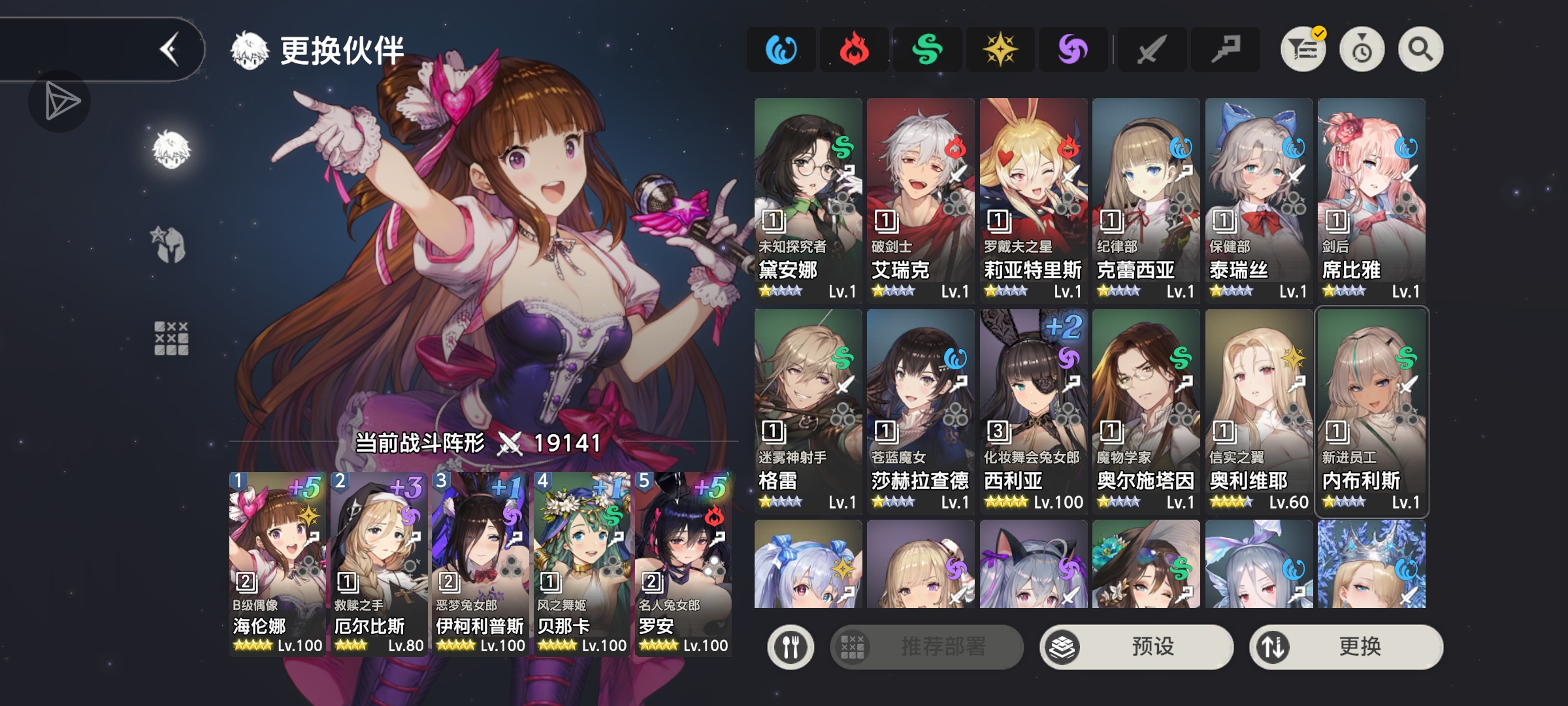The width and height of the screenshot is (1568, 706).
Task: Filter partners by fire element
Action: [x=854, y=50]
